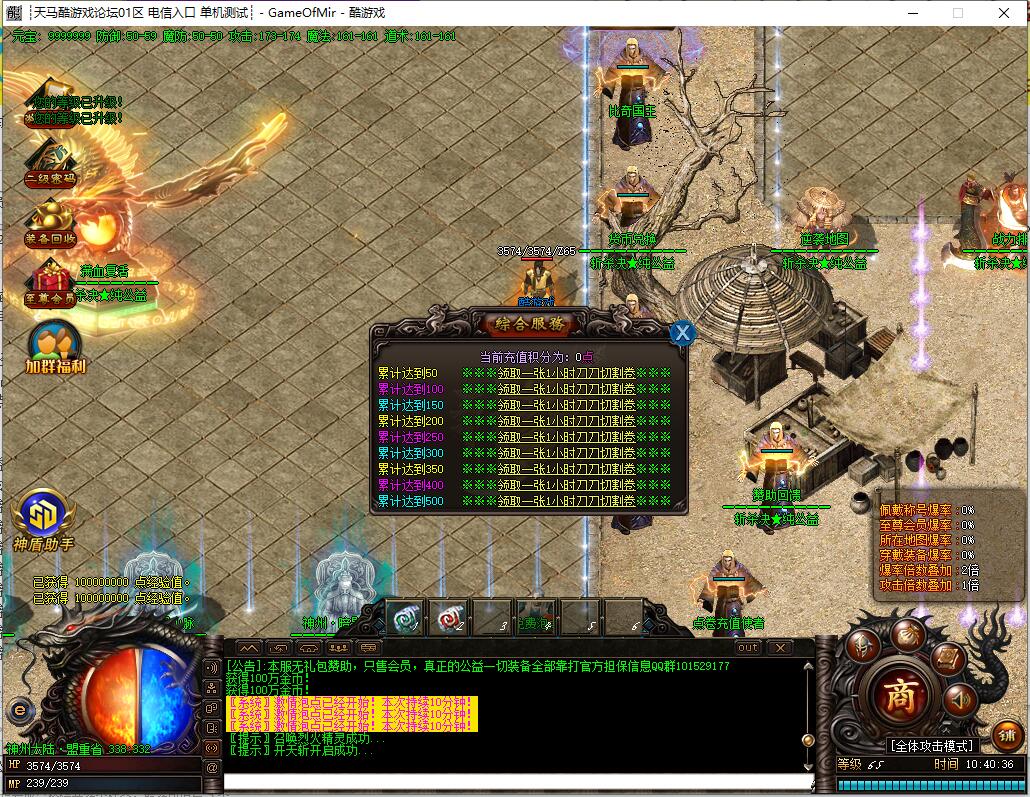Viewport: 1030px width, 797px height.
Task: Use the red swirl item in hotbar slot 2
Action: [x=451, y=617]
